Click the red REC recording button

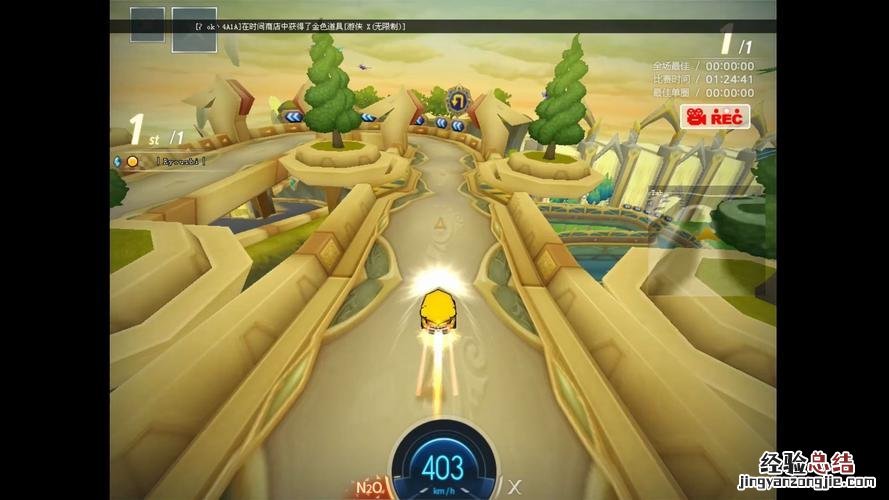click(715, 117)
